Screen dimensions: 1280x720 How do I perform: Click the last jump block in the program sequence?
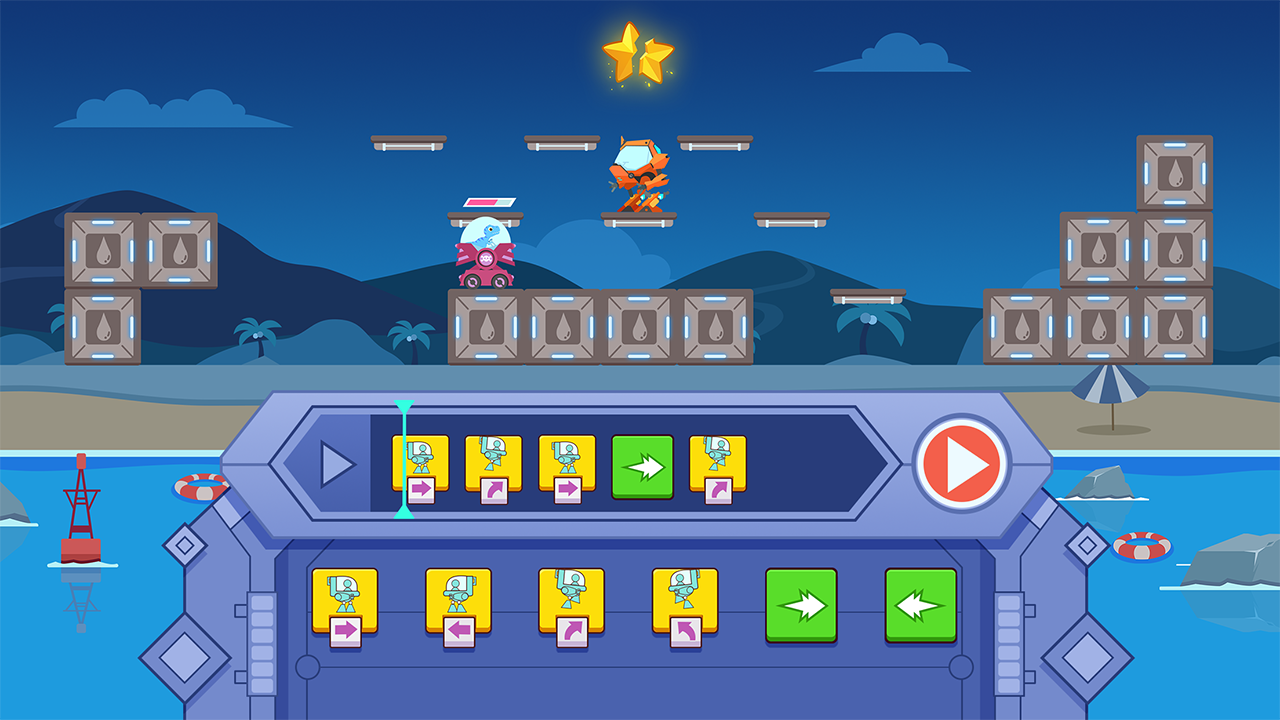(716, 463)
